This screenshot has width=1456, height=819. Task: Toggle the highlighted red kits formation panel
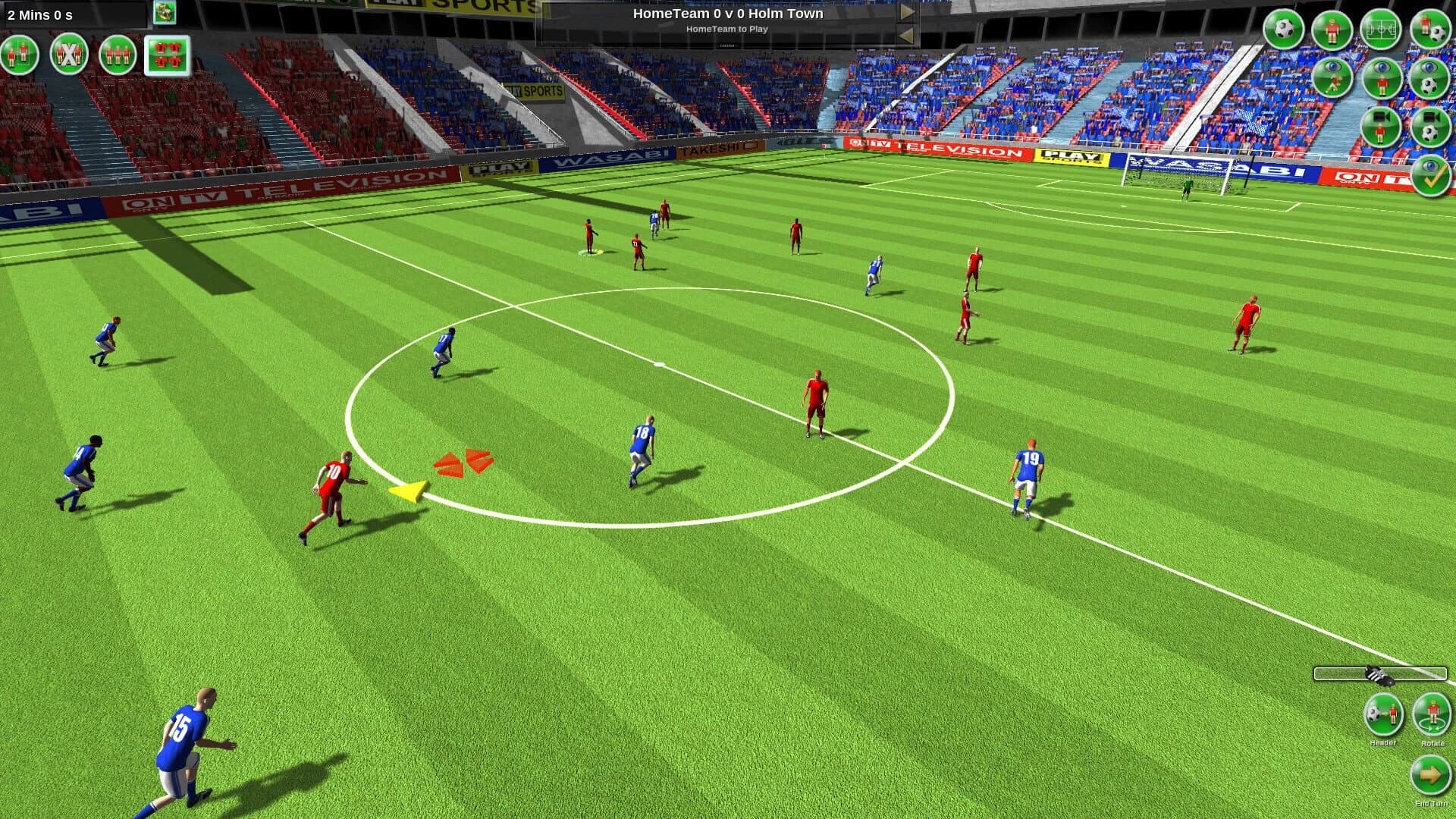[x=168, y=55]
